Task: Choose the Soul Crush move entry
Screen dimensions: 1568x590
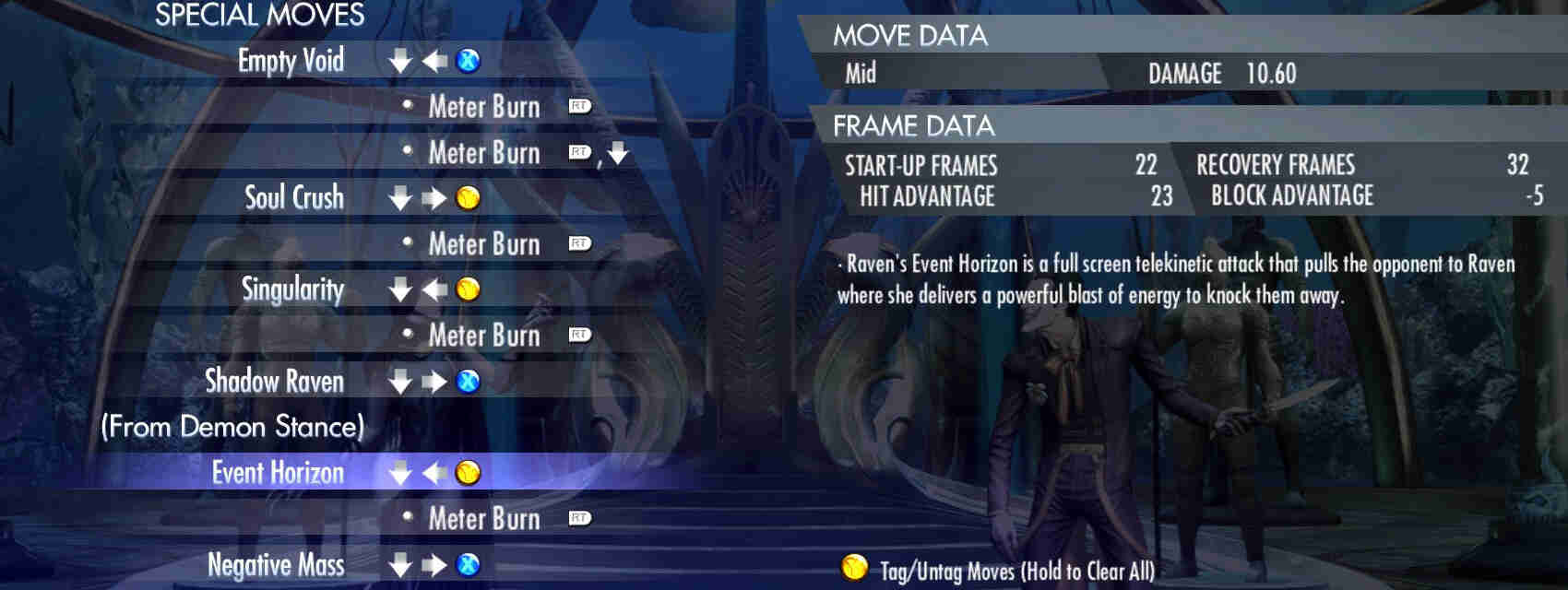Action: (x=293, y=197)
